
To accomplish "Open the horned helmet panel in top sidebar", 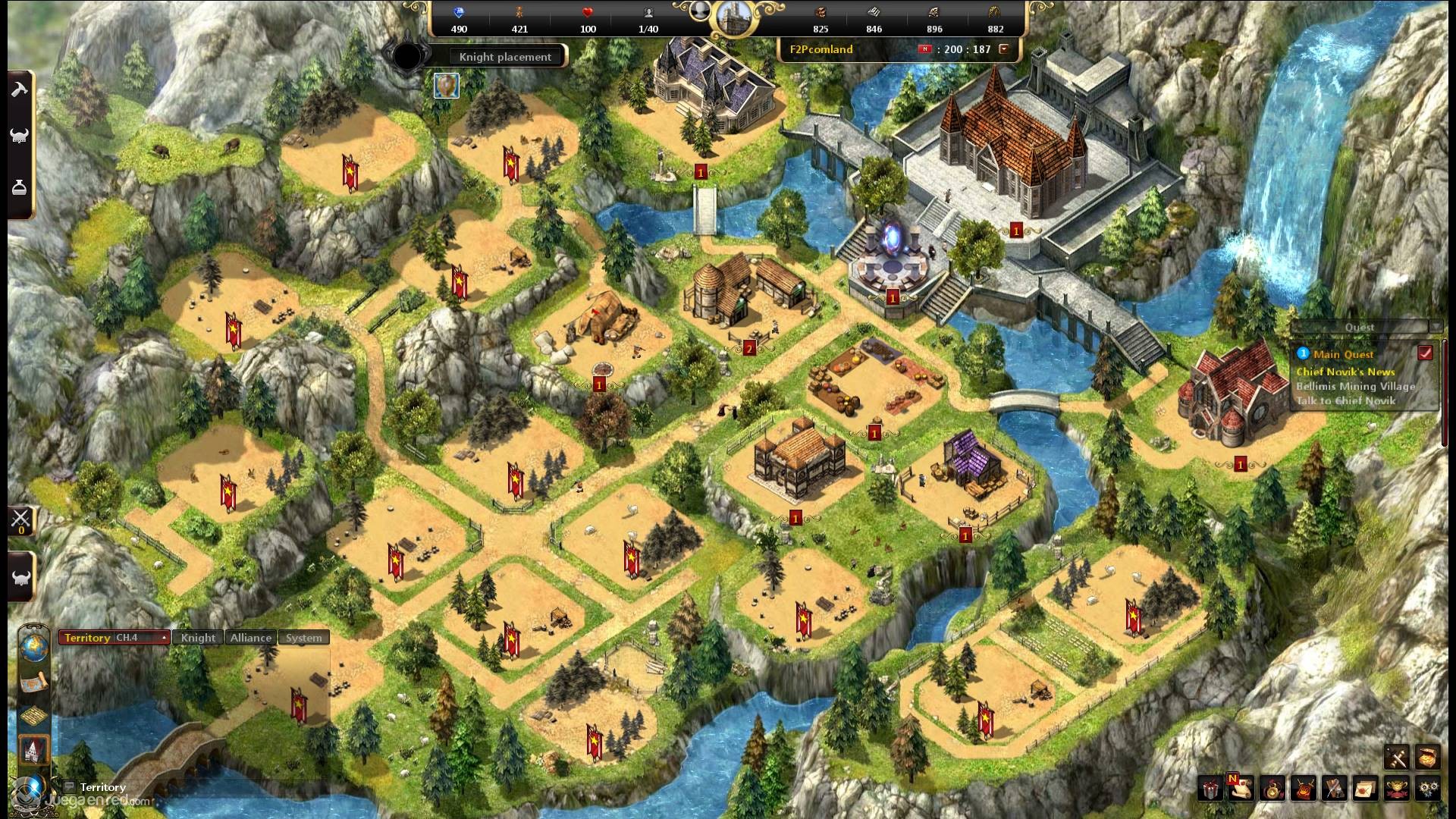I will (19, 137).
